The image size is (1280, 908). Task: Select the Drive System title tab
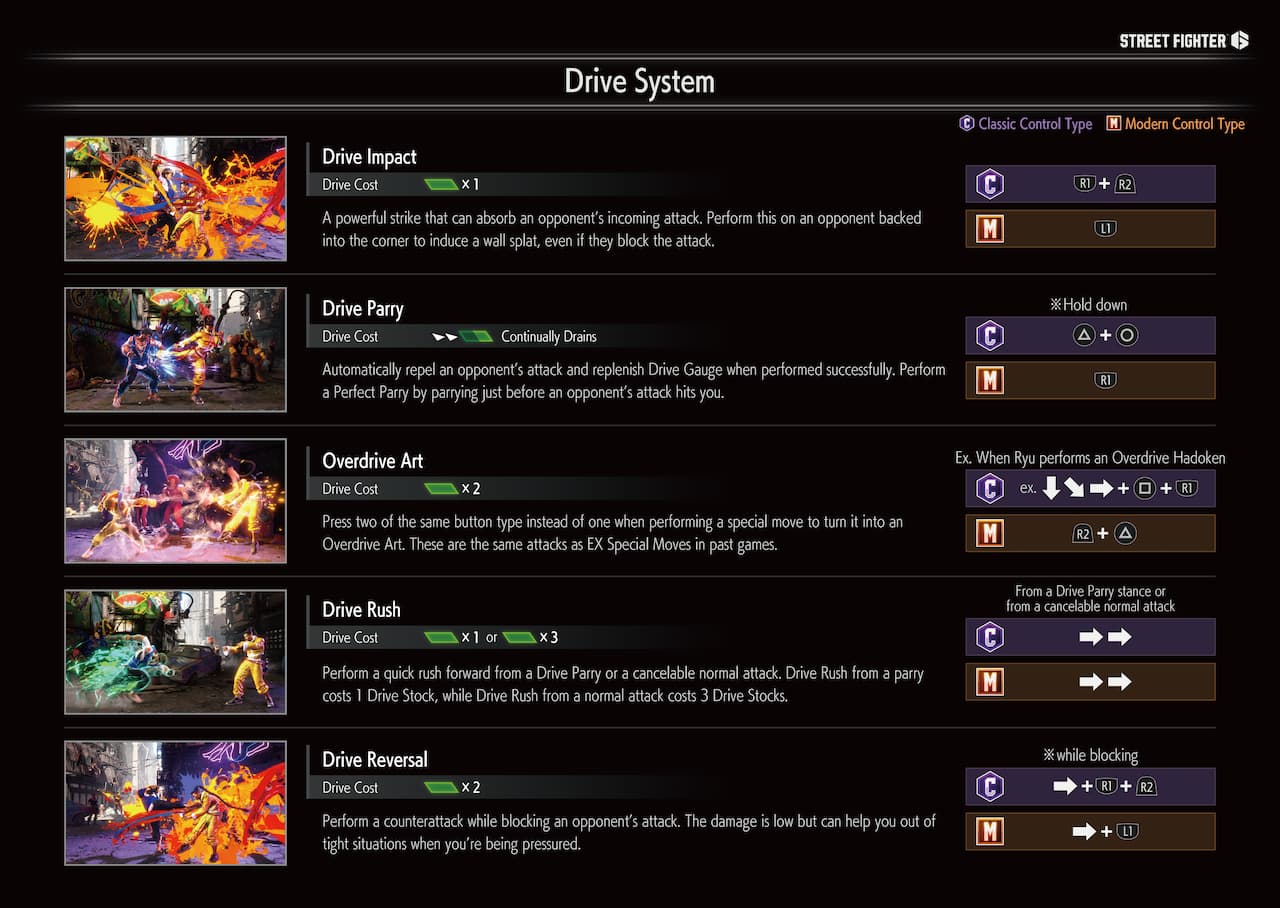640,81
